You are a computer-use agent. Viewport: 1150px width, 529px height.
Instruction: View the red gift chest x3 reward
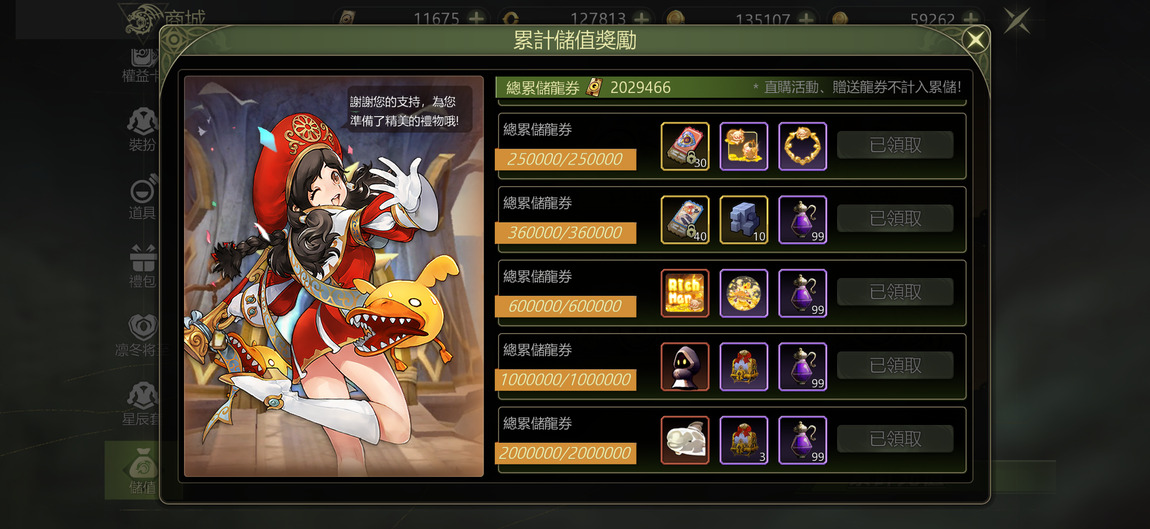(x=744, y=440)
